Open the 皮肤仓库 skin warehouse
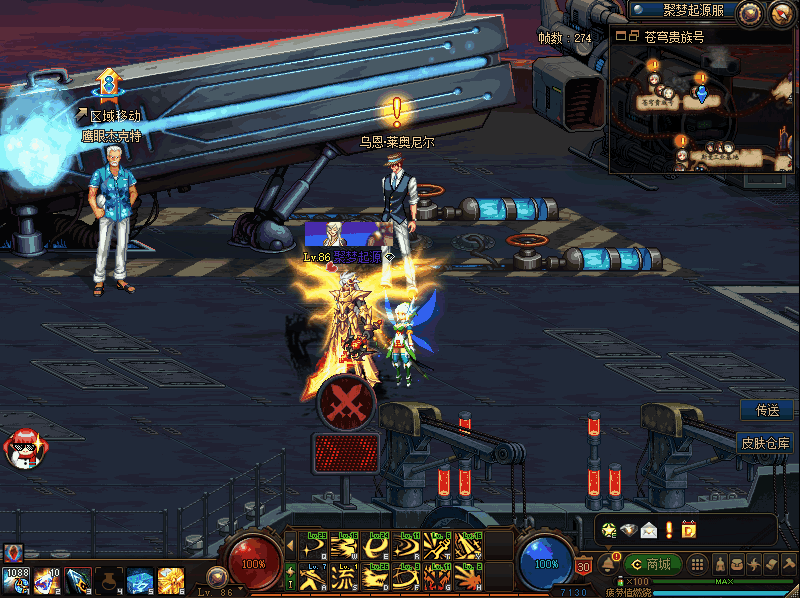This screenshot has height=598, width=800. click(765, 442)
